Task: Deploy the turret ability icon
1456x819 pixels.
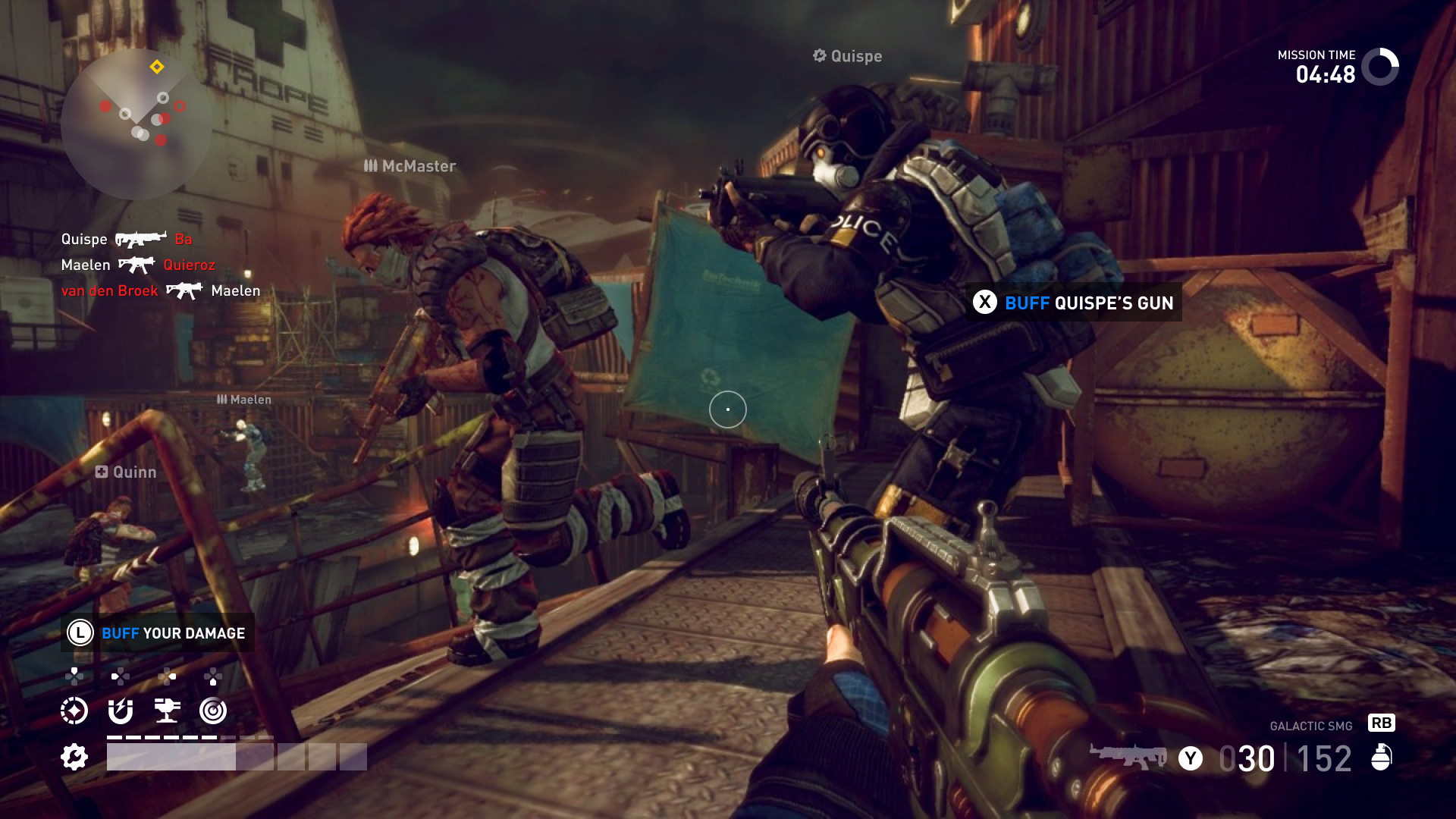Action: coord(167,711)
